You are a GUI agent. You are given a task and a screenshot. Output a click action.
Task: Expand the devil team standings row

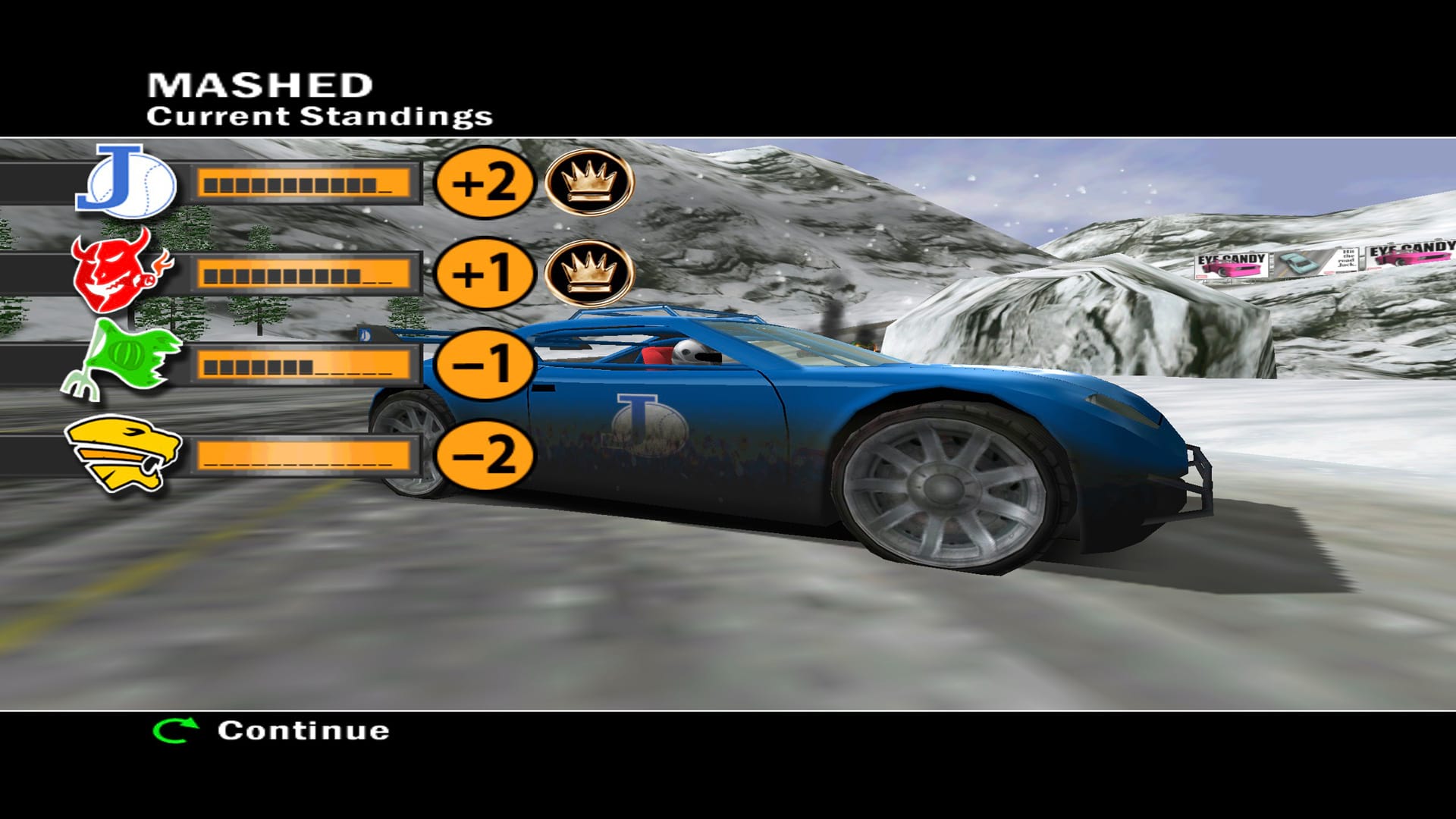[307, 273]
